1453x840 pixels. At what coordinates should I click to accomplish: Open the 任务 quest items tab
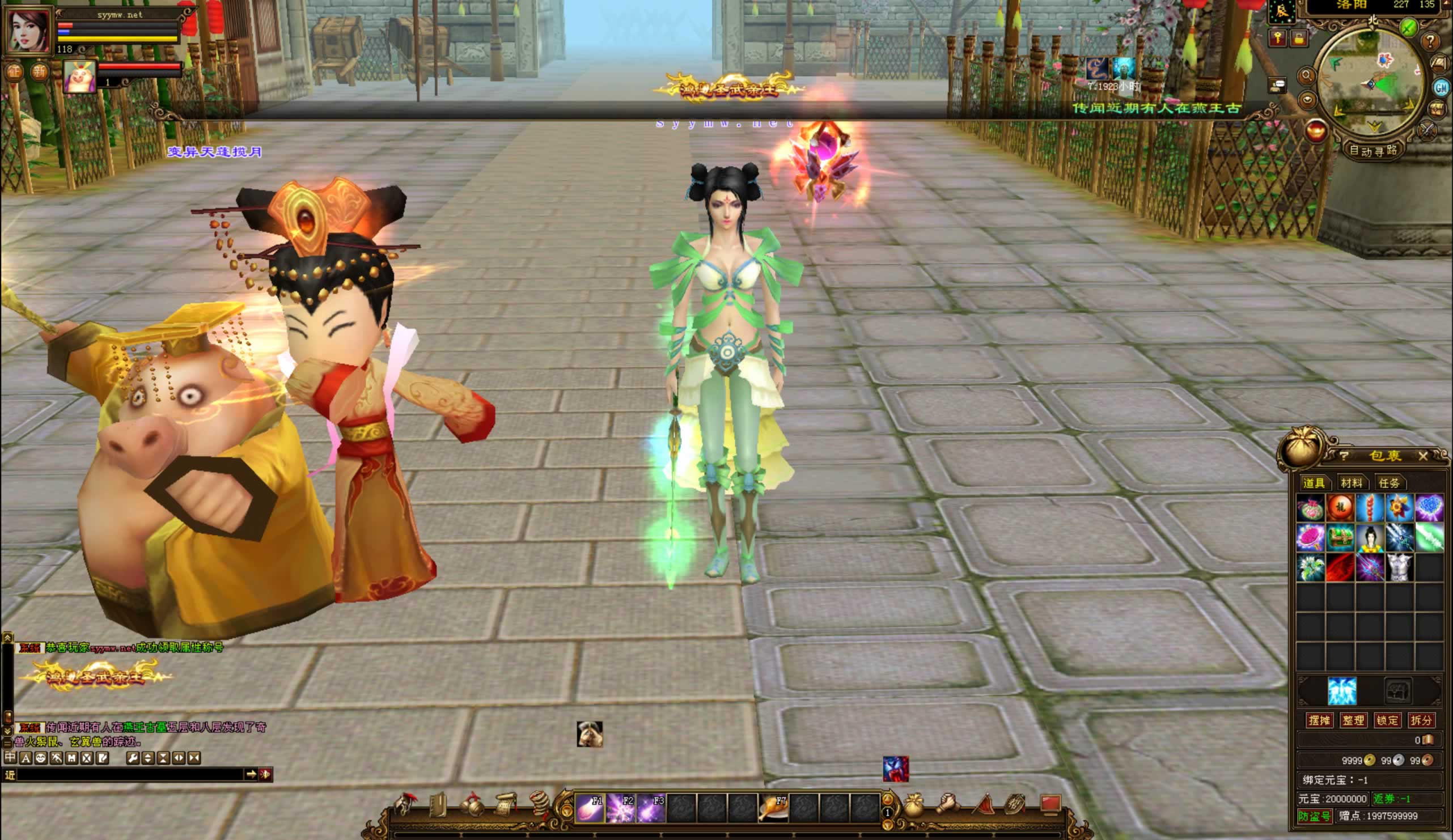click(1389, 483)
